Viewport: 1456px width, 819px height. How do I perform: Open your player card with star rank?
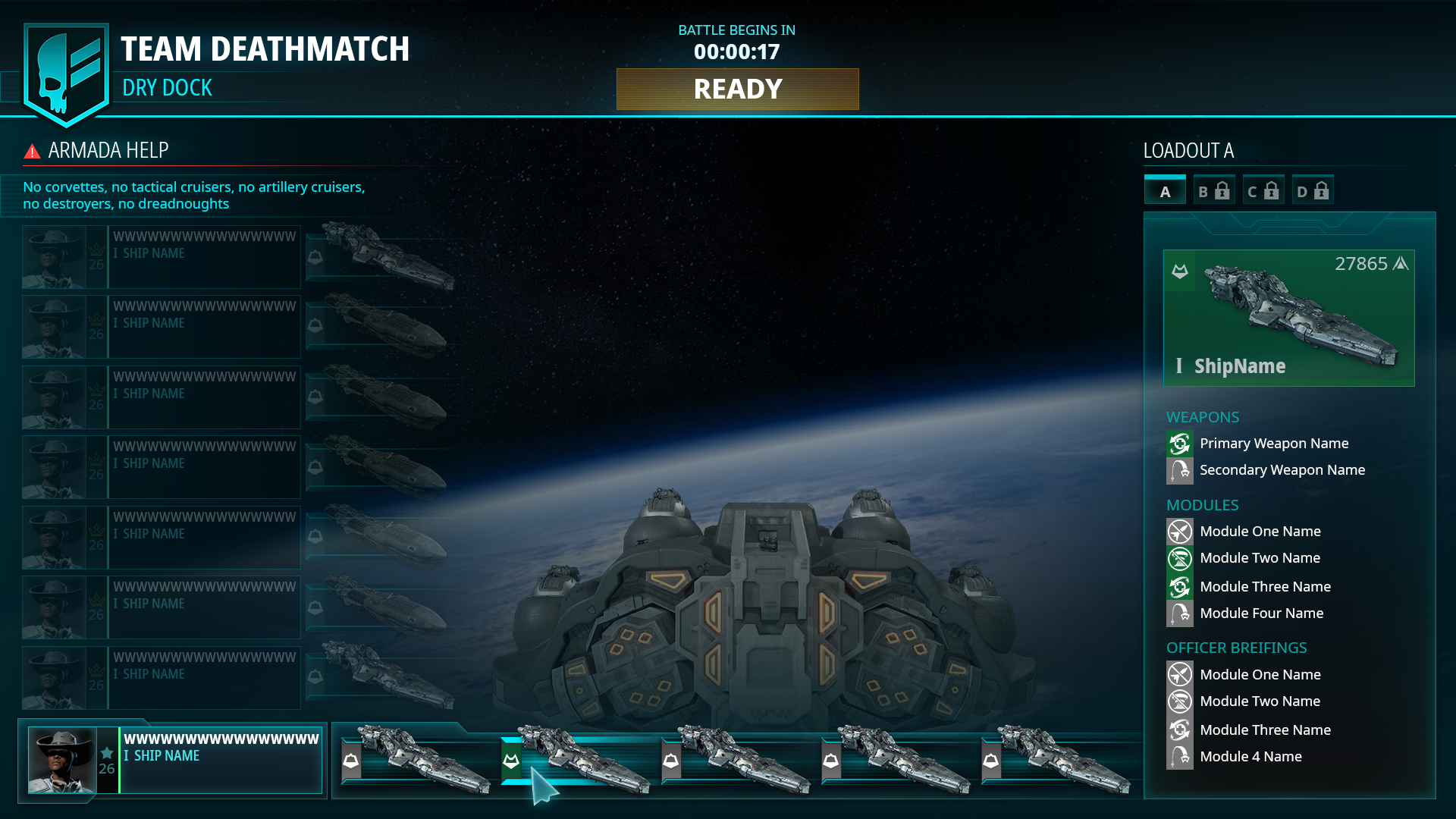[x=174, y=760]
